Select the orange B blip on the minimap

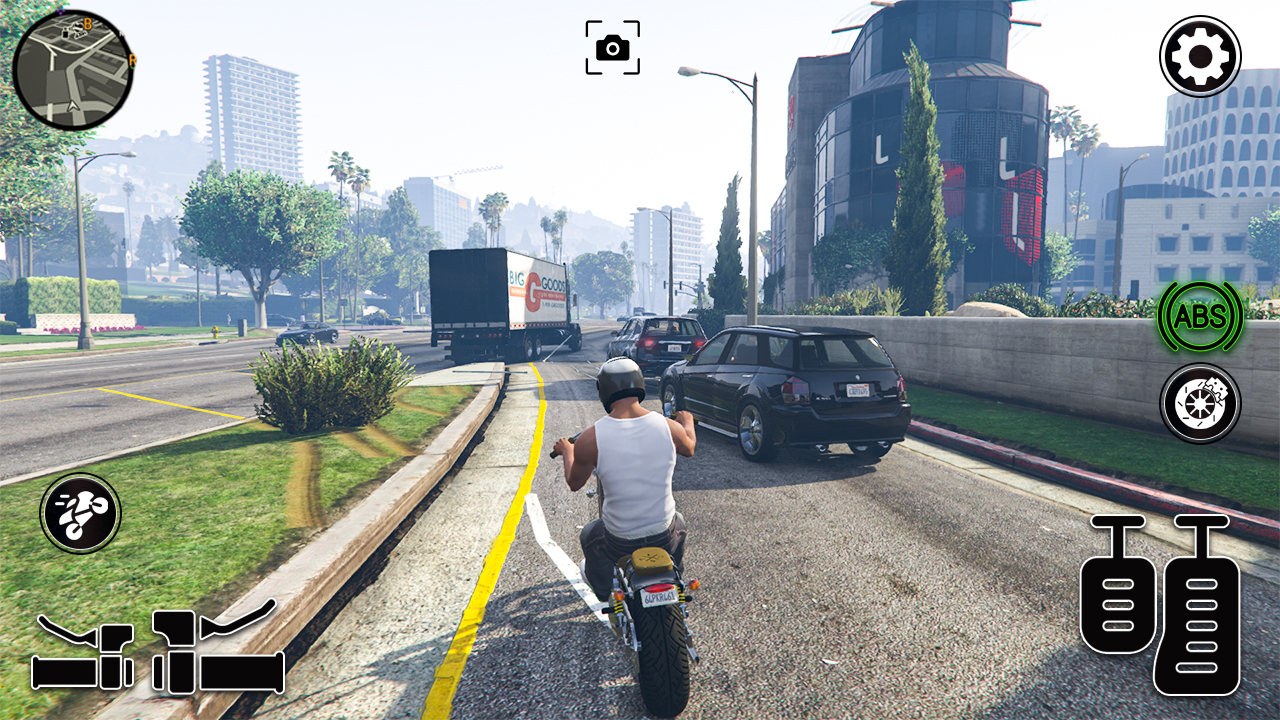(x=87, y=24)
